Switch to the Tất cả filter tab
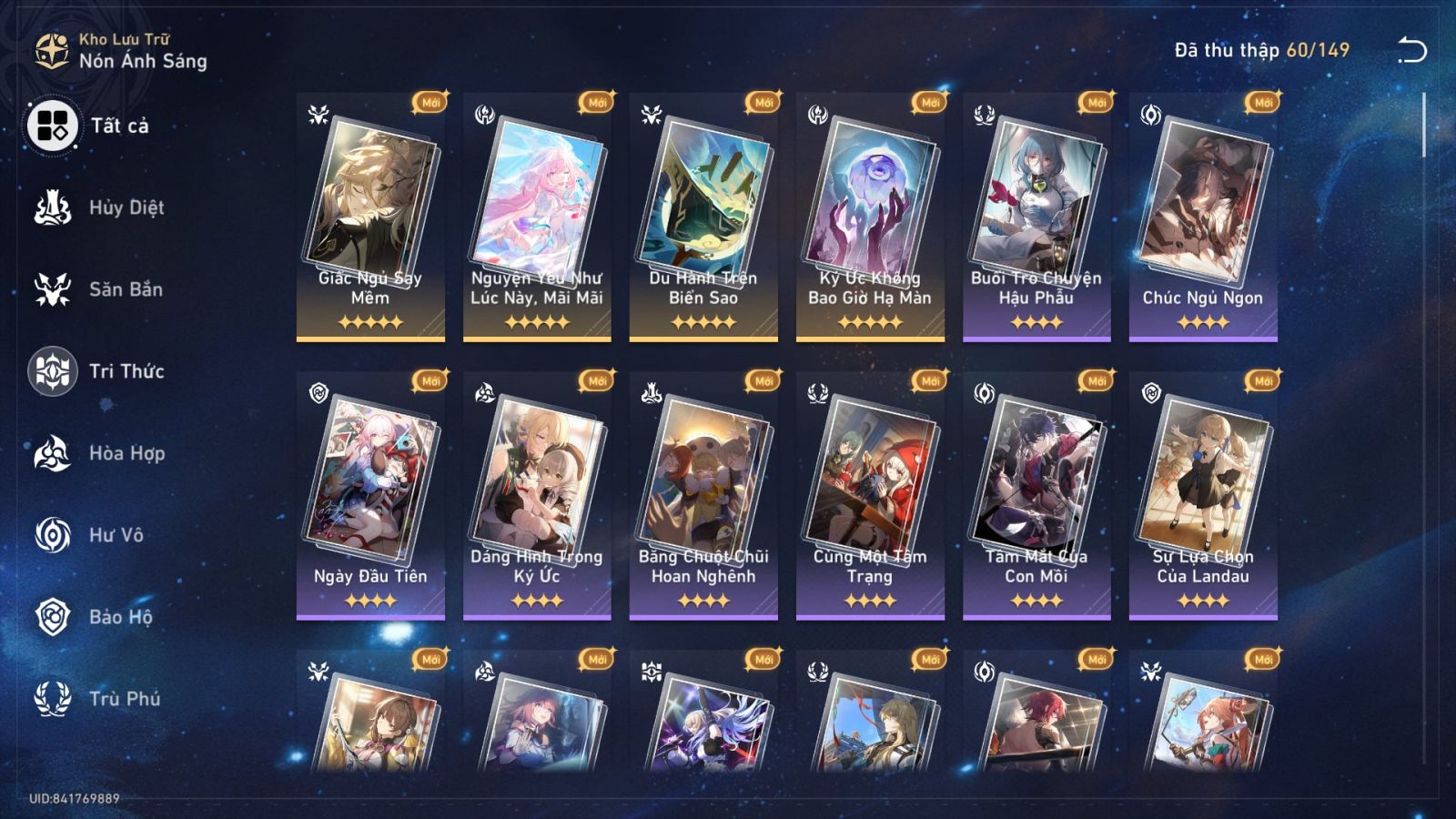Screen dimensions: 1456x819 tap(55, 127)
